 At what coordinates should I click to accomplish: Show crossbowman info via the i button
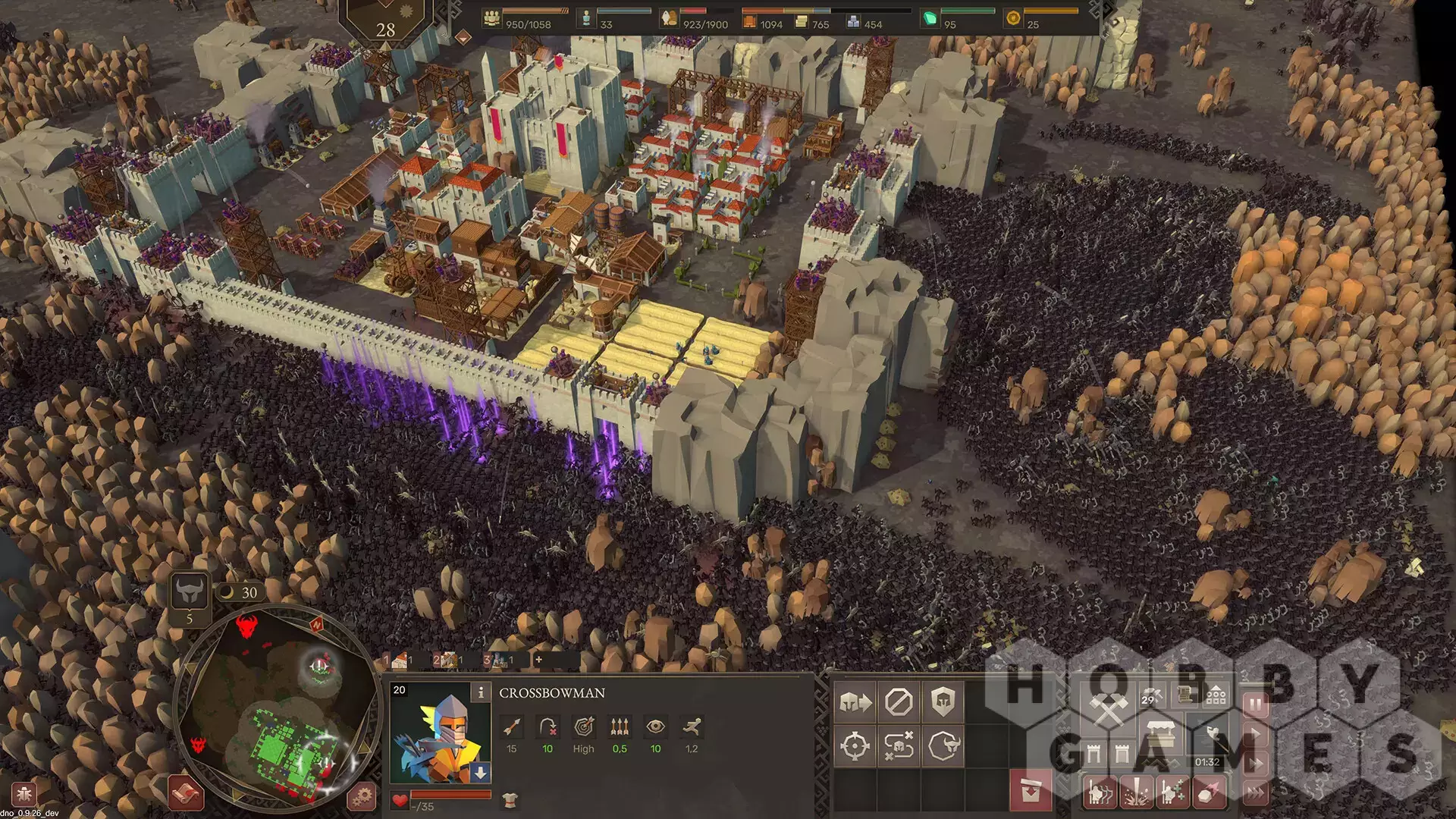tap(480, 692)
